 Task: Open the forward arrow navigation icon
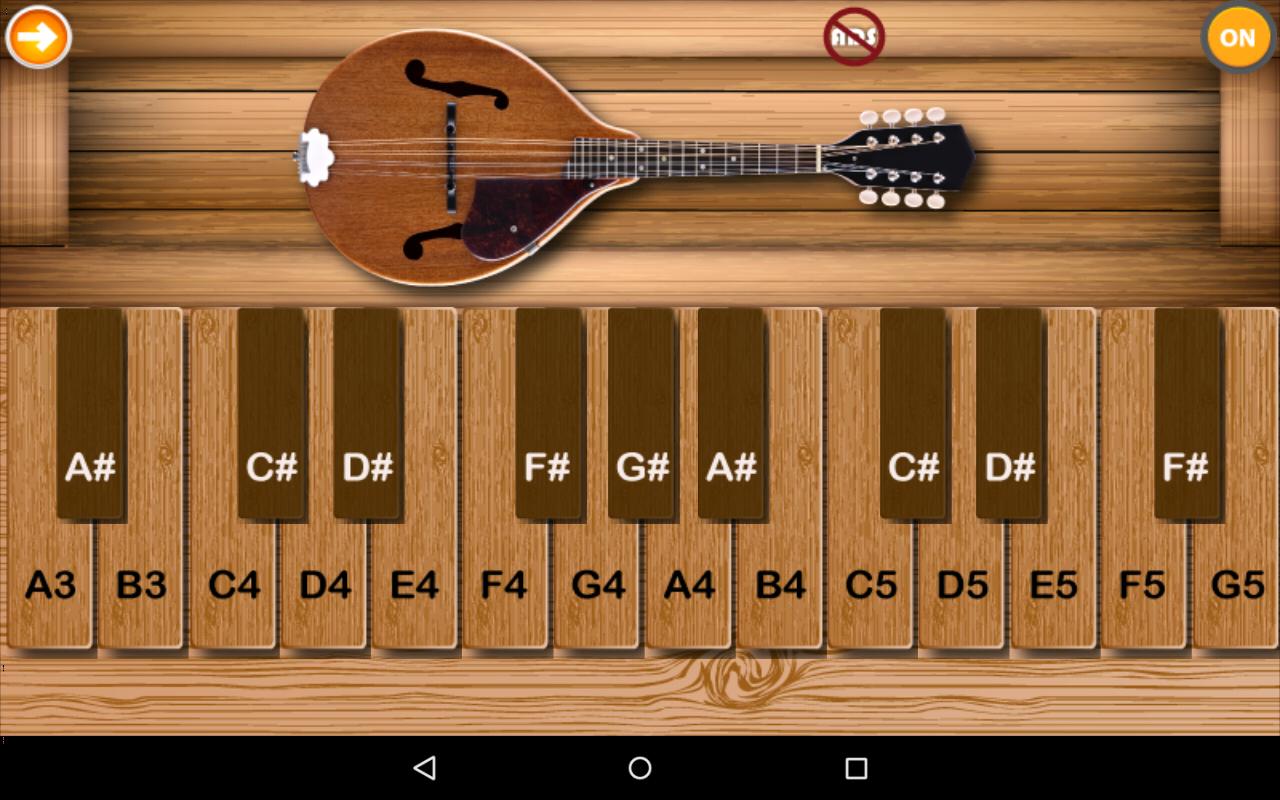click(39, 36)
